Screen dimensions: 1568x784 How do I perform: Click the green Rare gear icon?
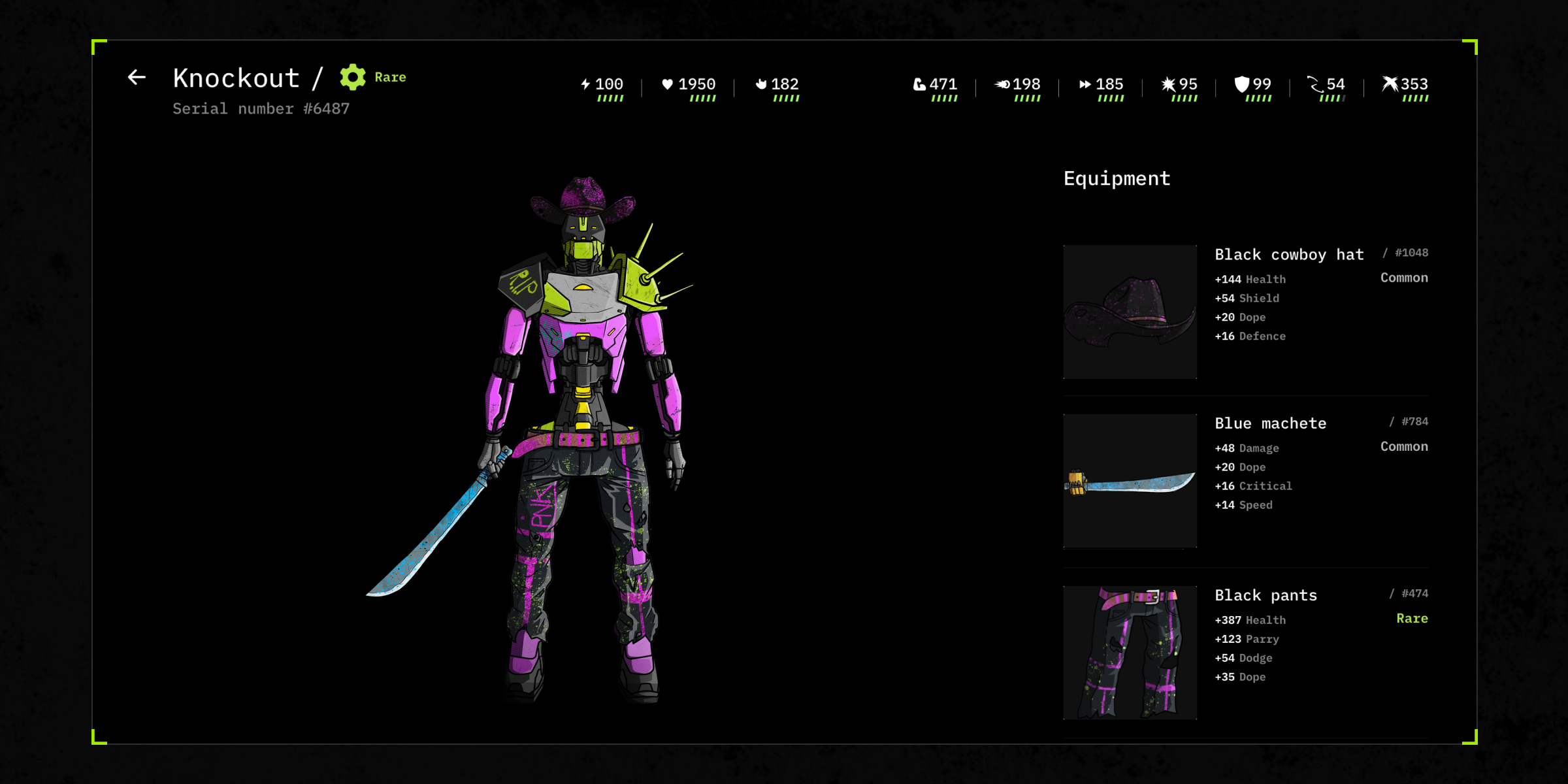(x=353, y=77)
